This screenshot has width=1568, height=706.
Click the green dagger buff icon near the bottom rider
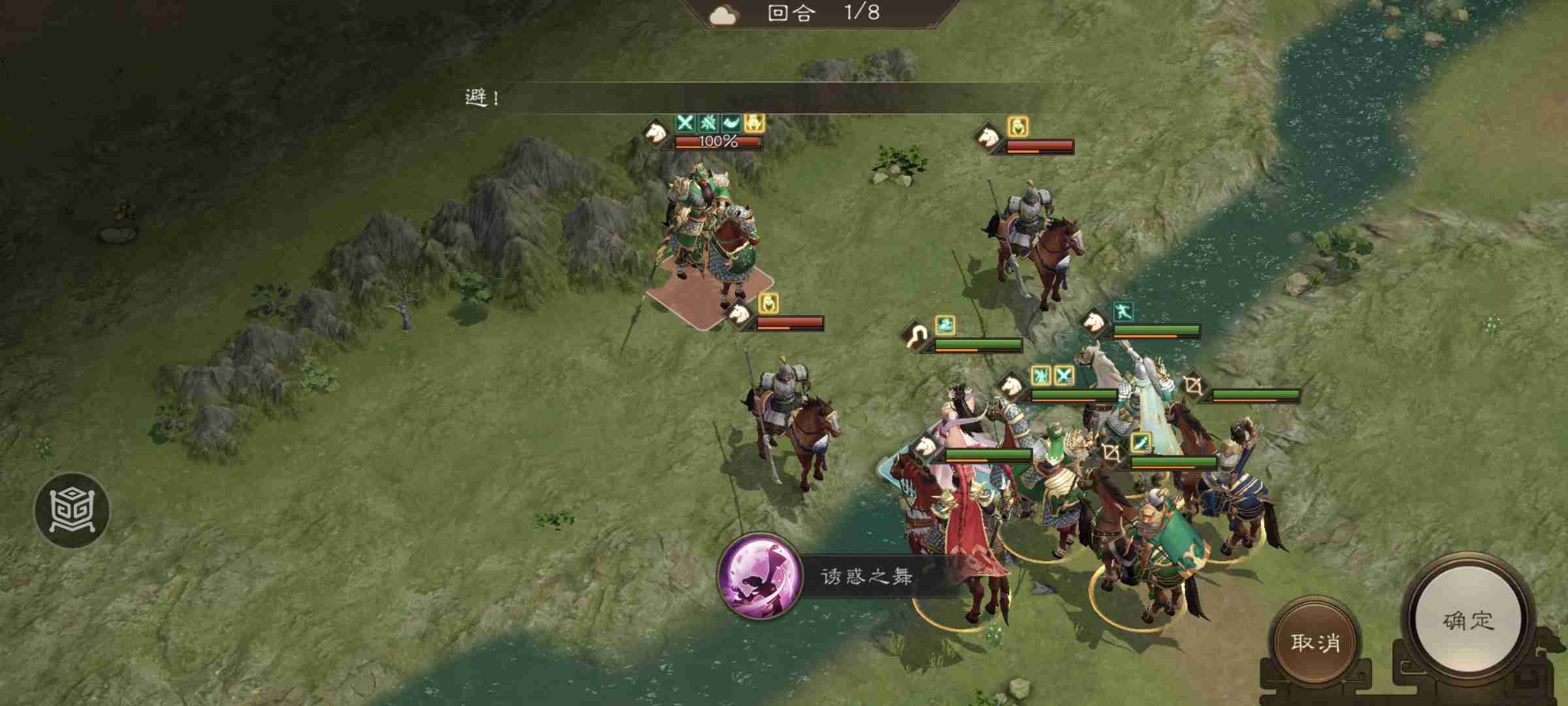click(1141, 443)
